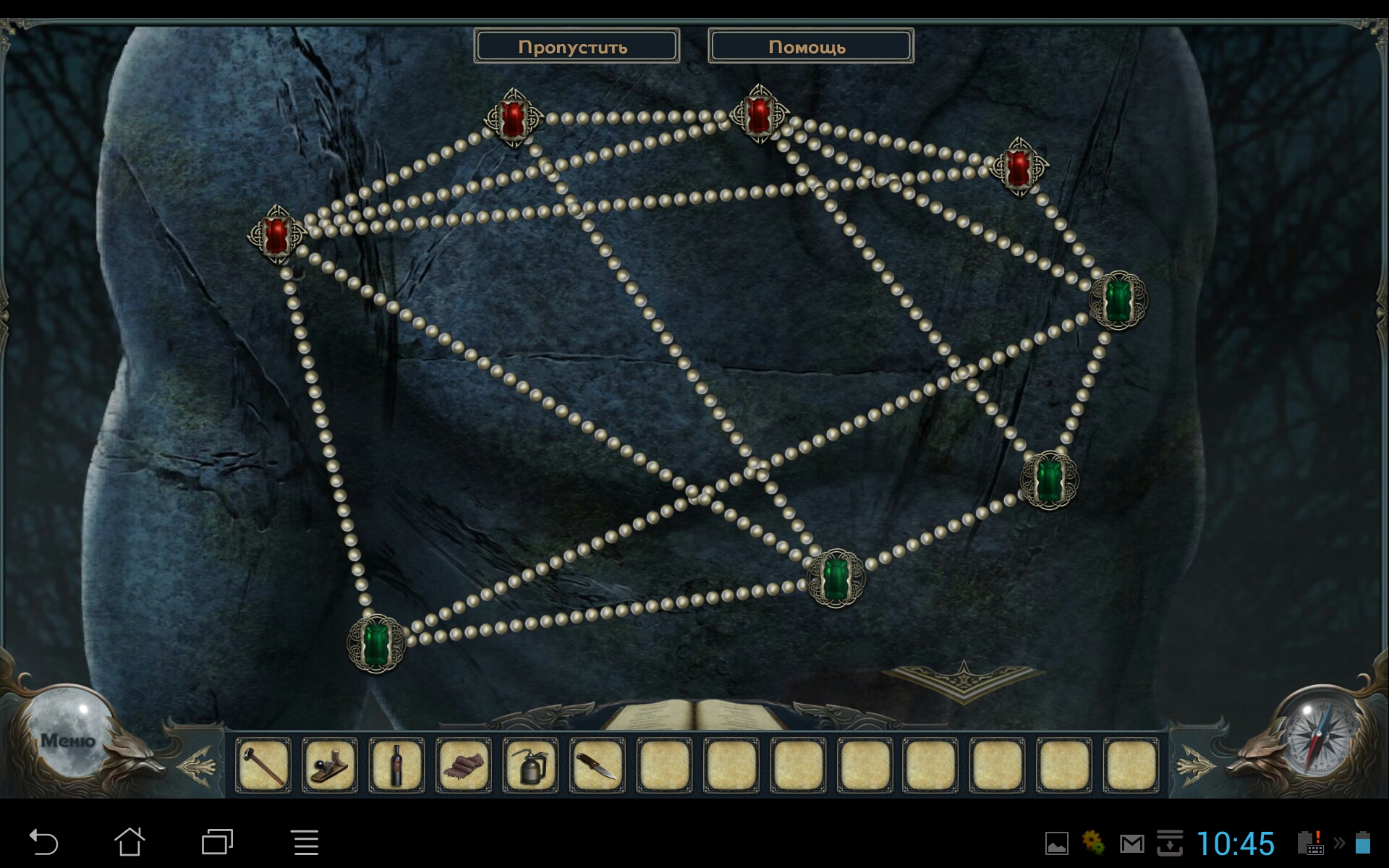The image size is (1389, 868).
Task: Select the oil can inventory item
Action: [530, 765]
